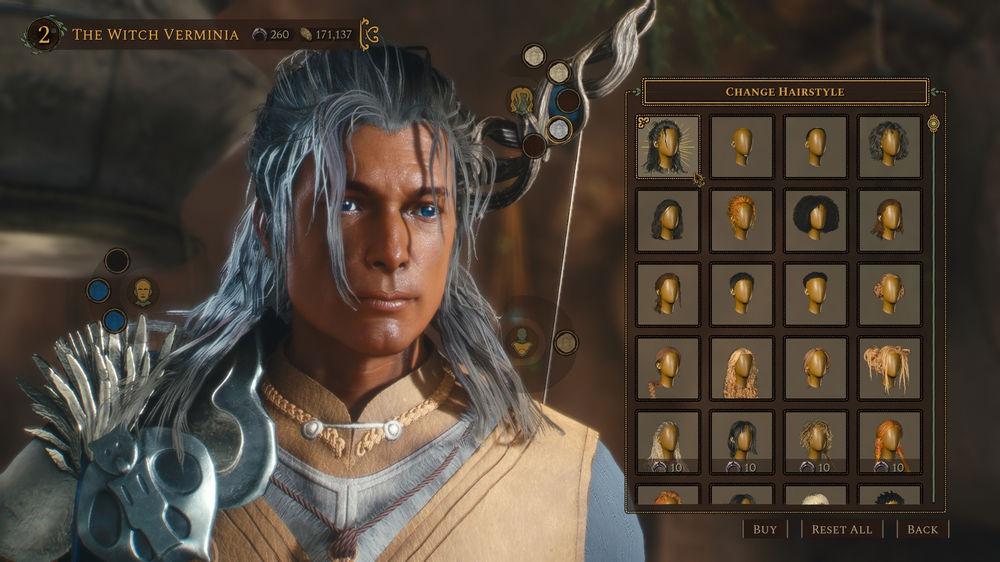Pick the long curly blonde hairstyle

(x=742, y=368)
